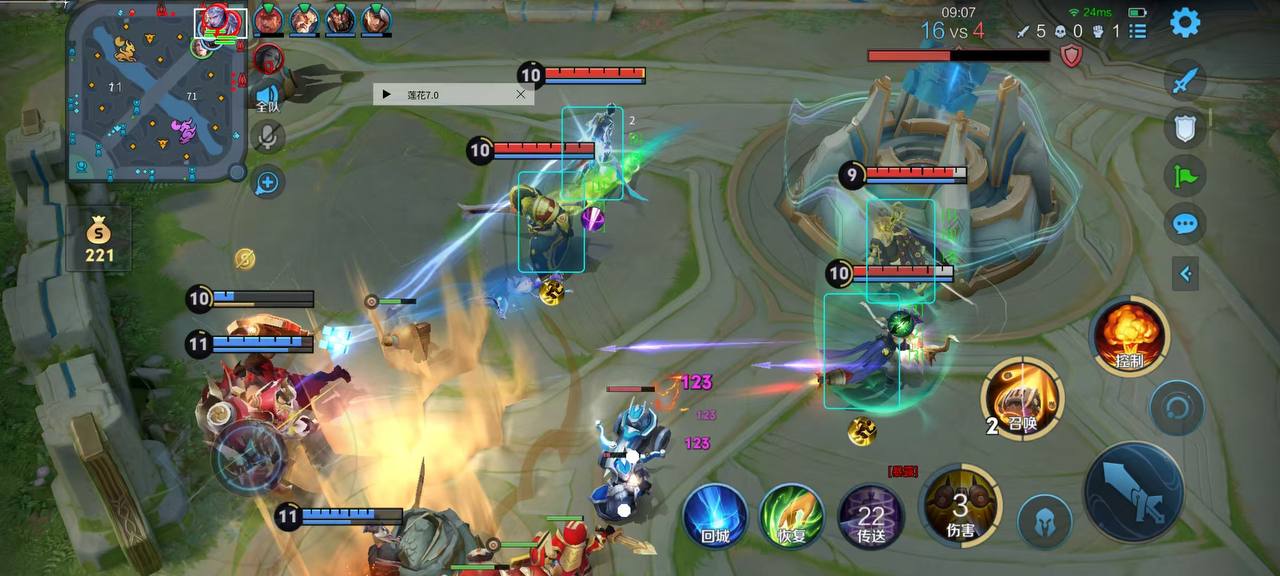Send the shield defend signal
The width and height of the screenshot is (1280, 576).
pyautogui.click(x=1185, y=127)
